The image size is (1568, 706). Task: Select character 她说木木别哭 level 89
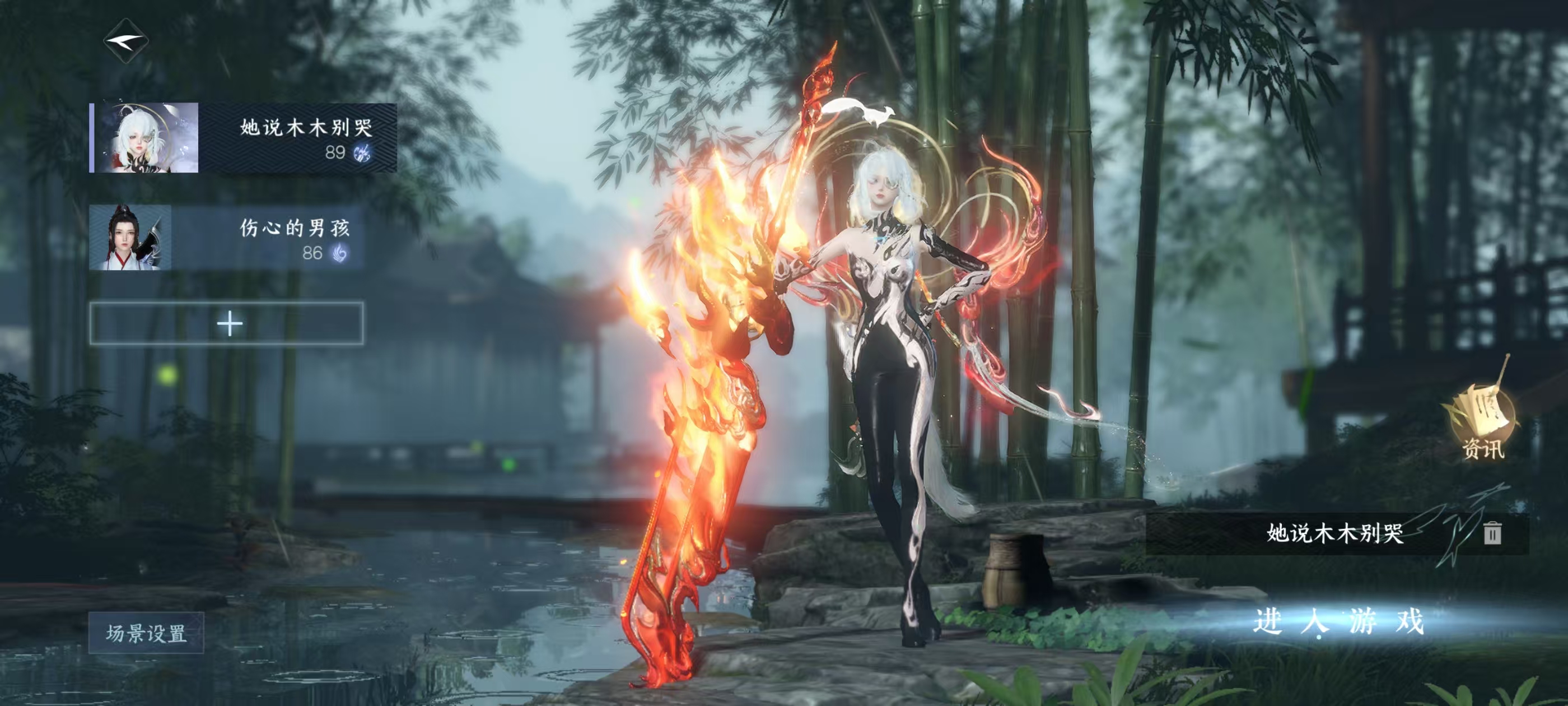(244, 138)
